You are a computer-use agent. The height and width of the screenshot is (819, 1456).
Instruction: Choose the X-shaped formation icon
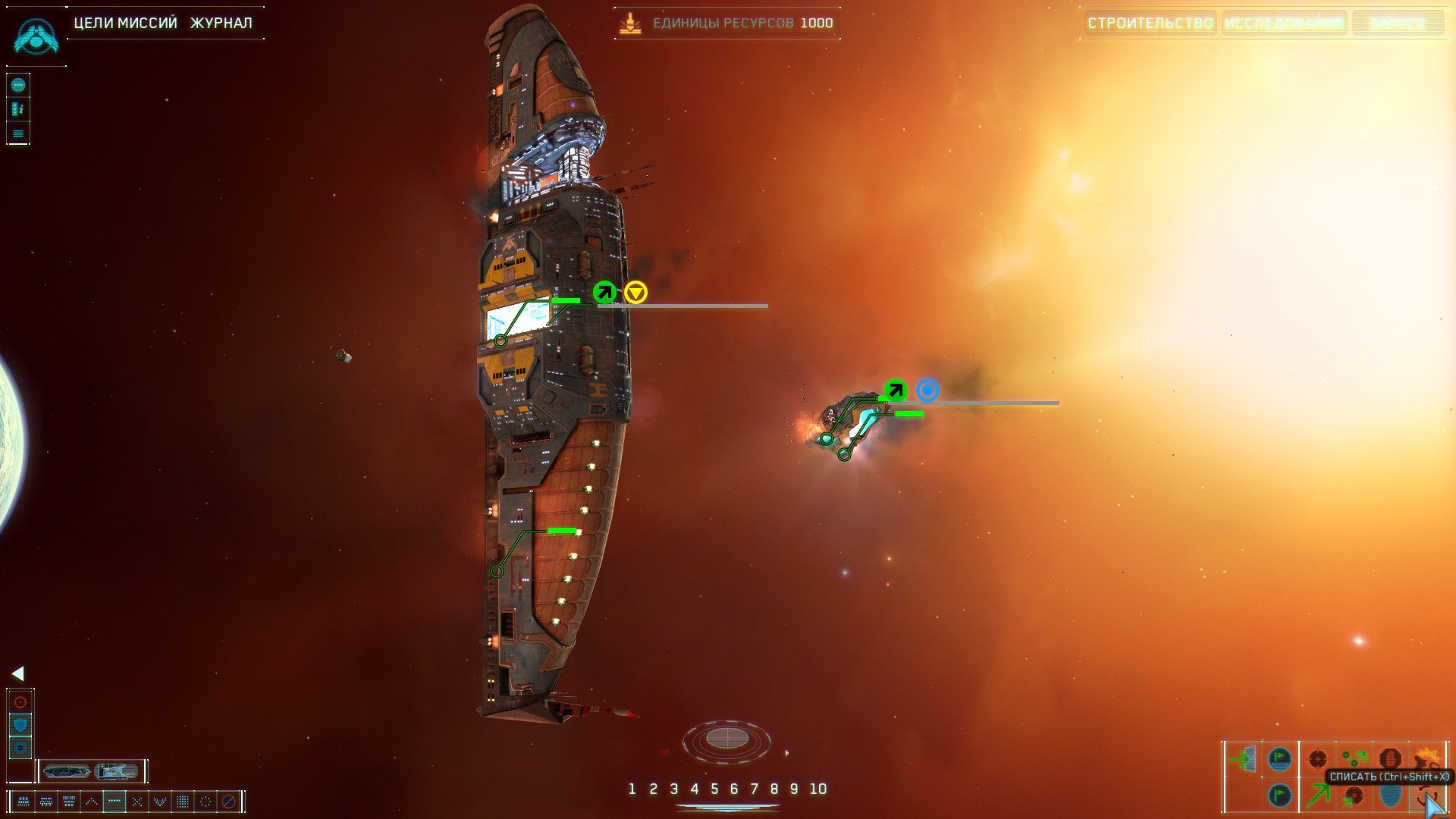pyautogui.click(x=137, y=801)
